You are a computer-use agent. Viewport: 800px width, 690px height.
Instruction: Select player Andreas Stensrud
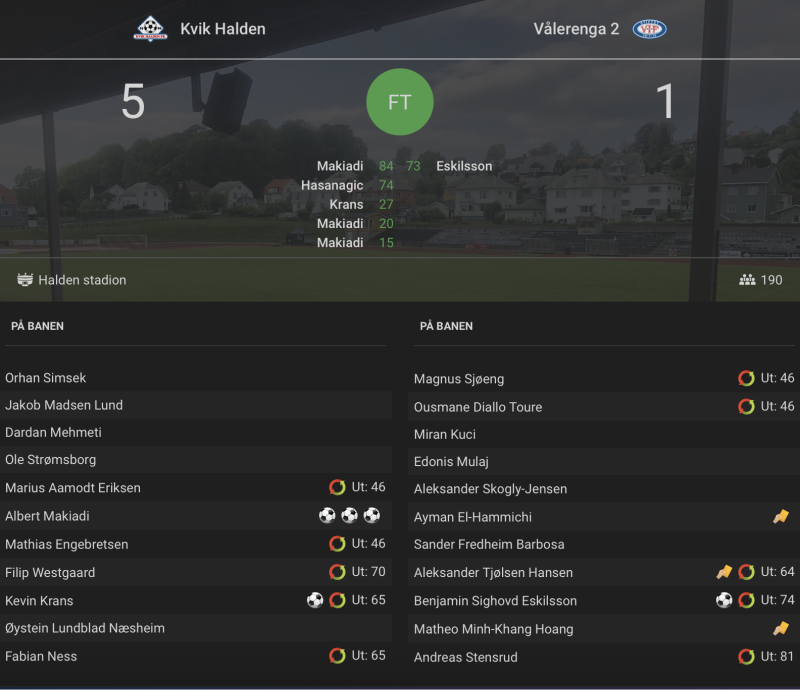pyautogui.click(x=465, y=657)
